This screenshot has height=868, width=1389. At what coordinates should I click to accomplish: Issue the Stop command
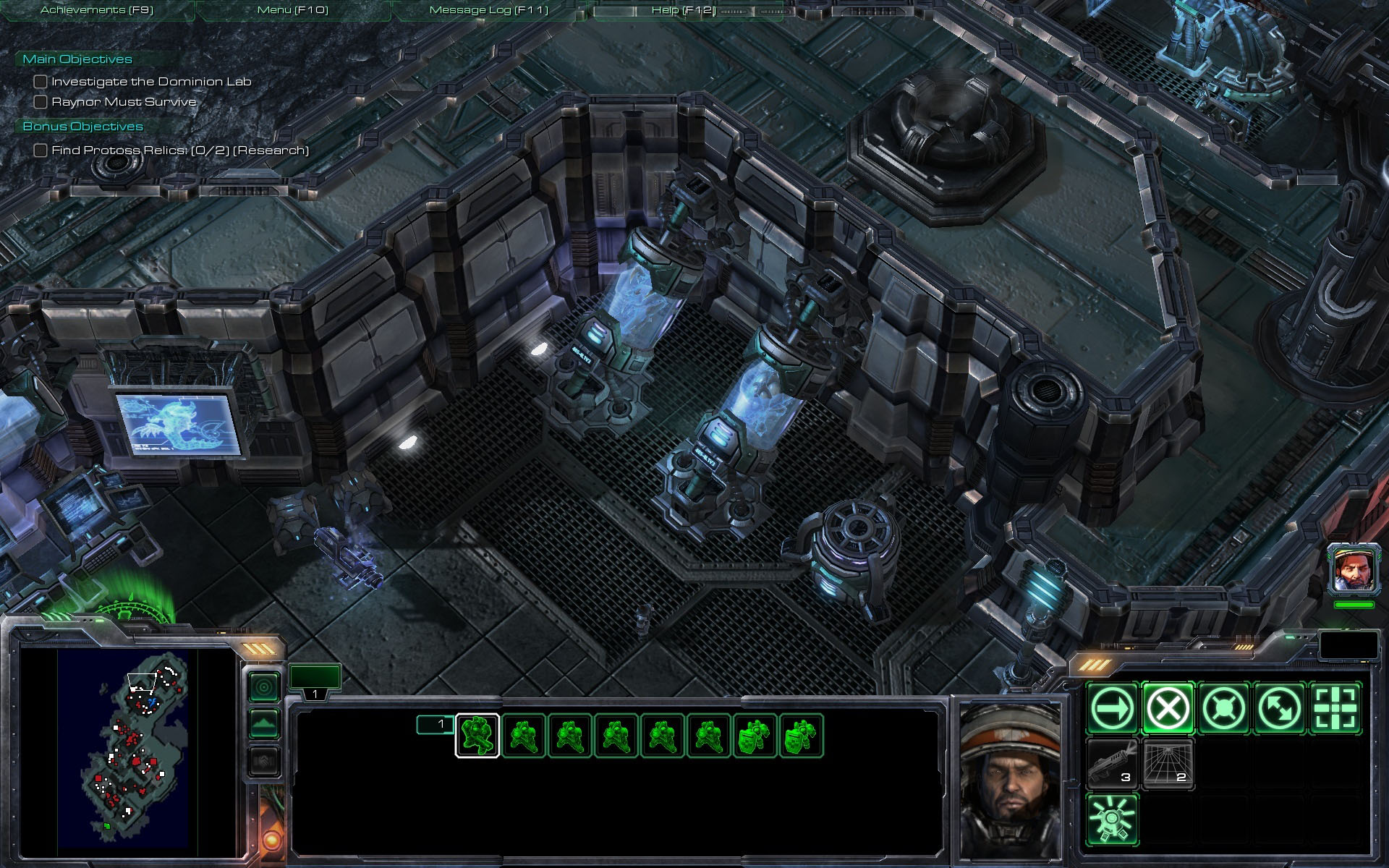click(x=1168, y=708)
